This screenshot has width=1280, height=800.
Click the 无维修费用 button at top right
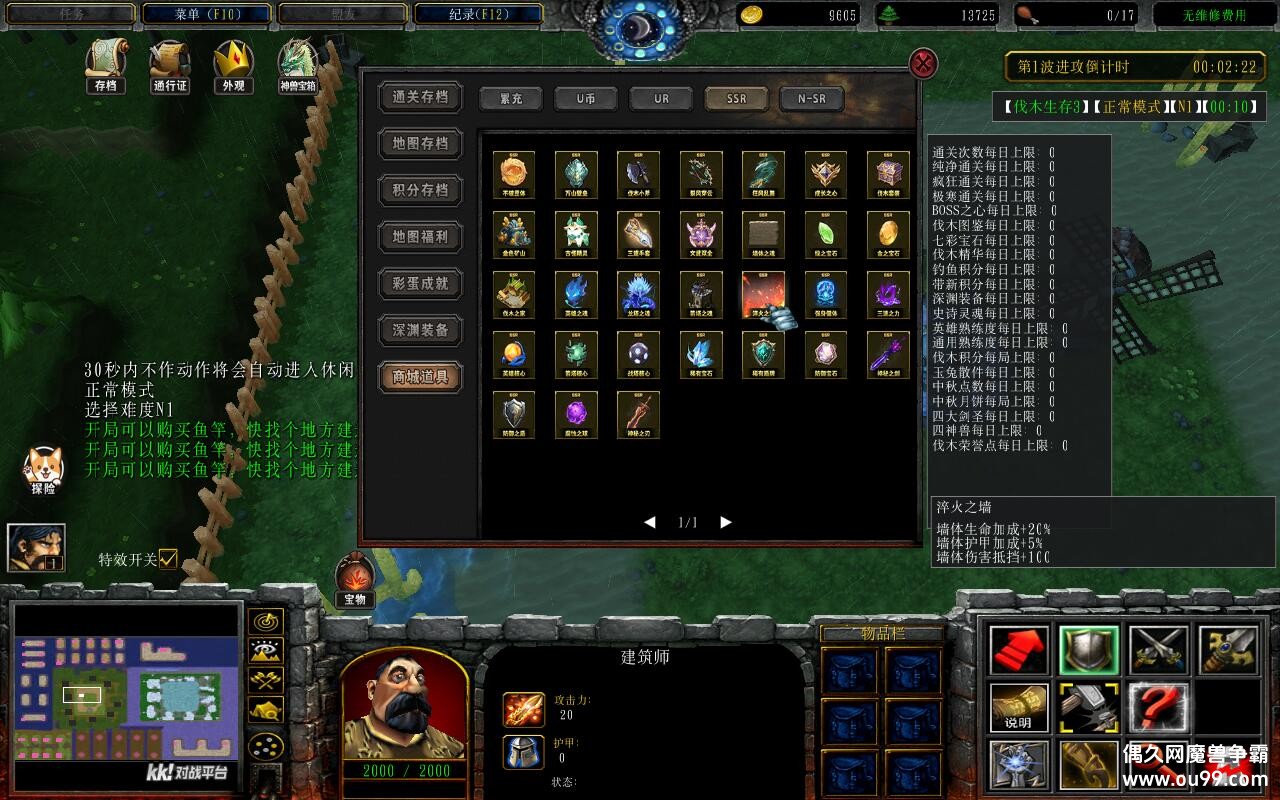pos(1213,13)
